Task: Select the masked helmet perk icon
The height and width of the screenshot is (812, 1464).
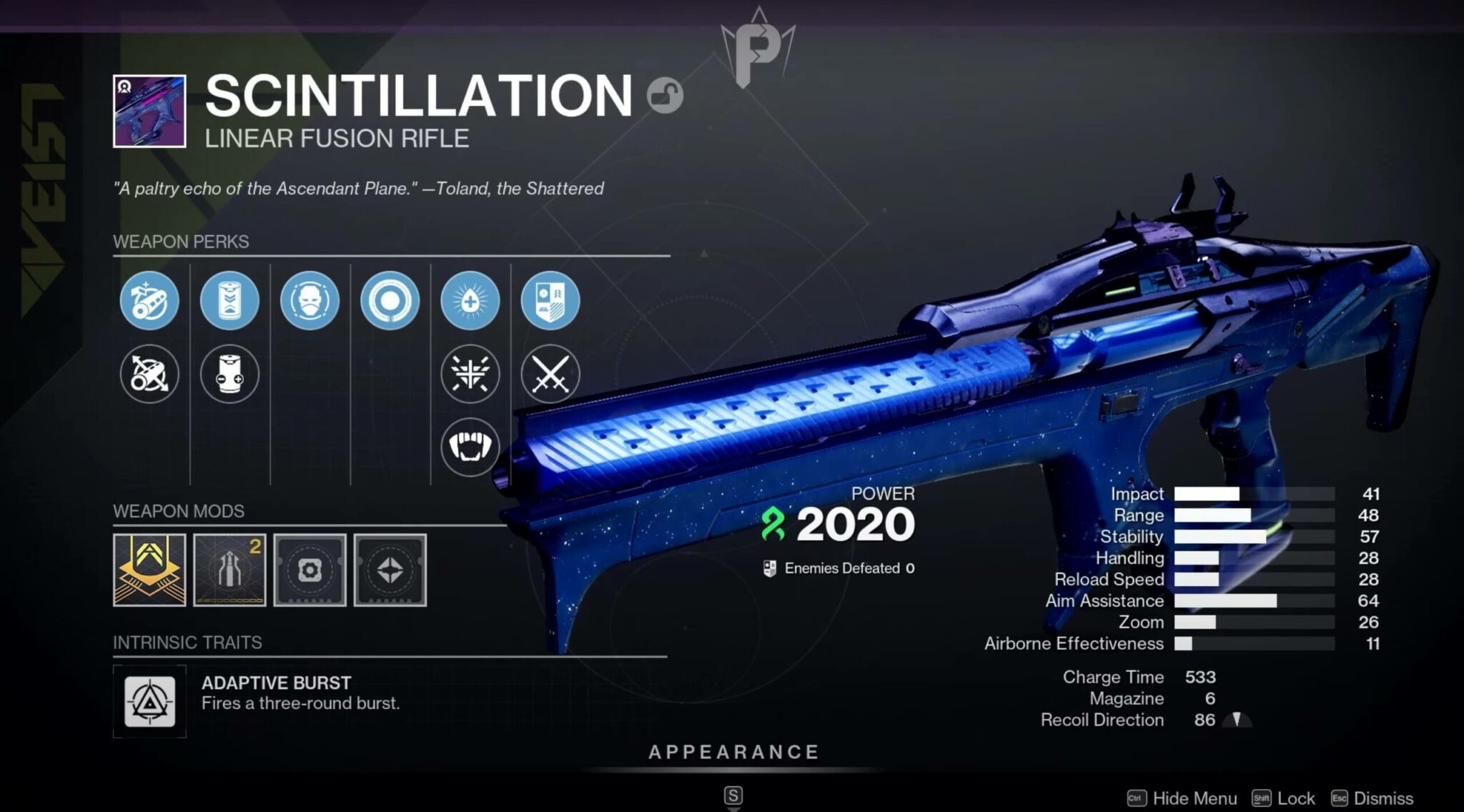Action: click(x=310, y=302)
